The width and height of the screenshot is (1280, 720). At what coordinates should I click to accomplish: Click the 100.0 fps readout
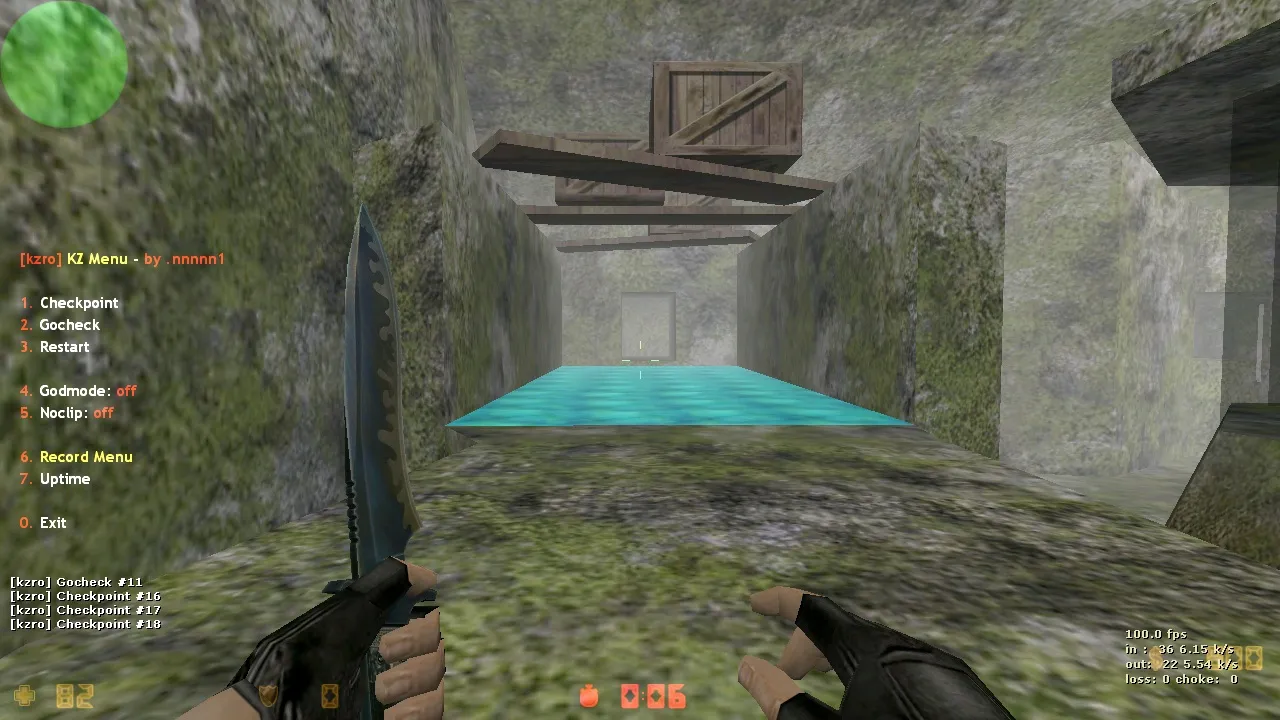click(x=1156, y=634)
